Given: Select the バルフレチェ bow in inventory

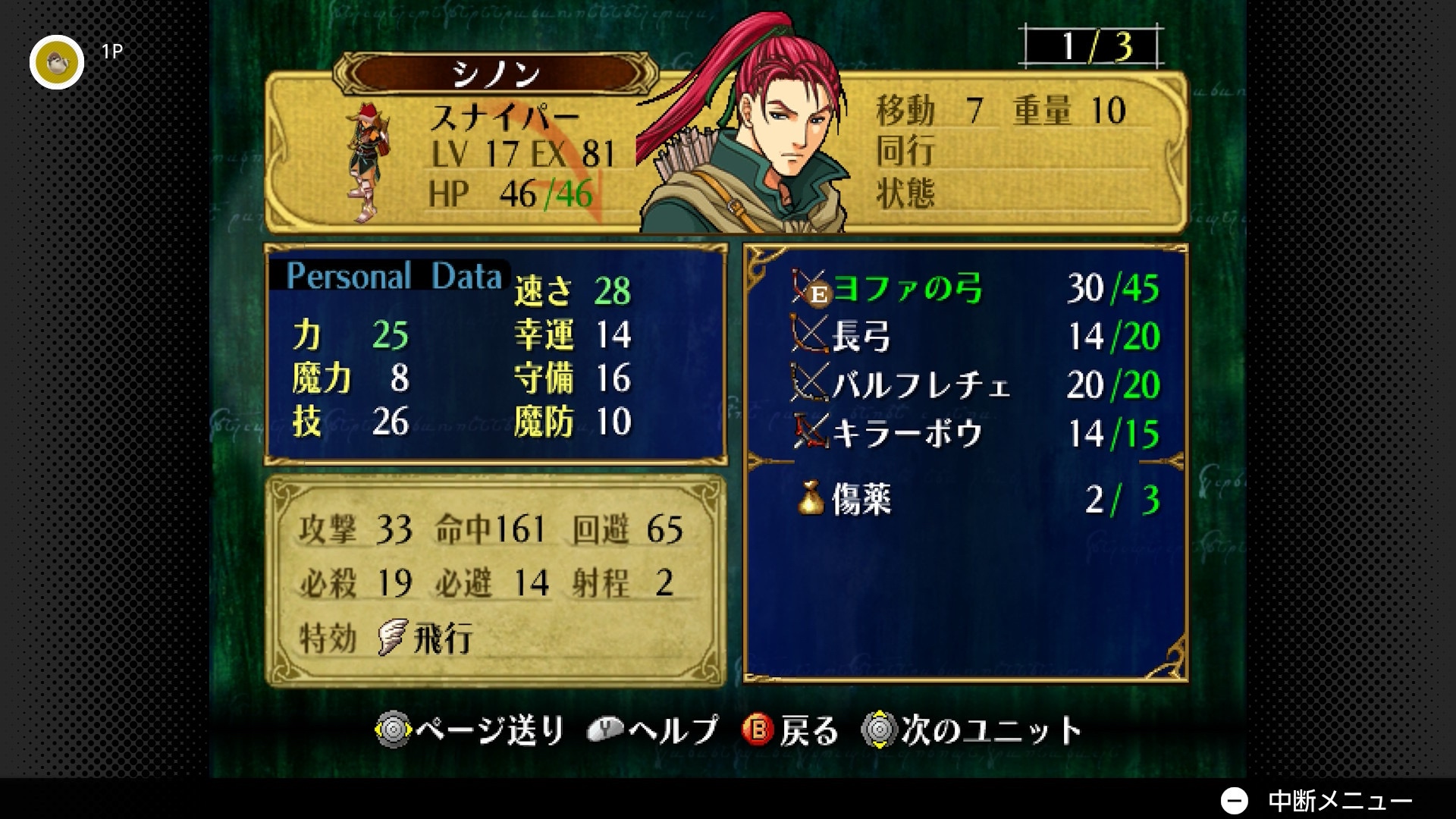Looking at the screenshot, I should tap(921, 385).
